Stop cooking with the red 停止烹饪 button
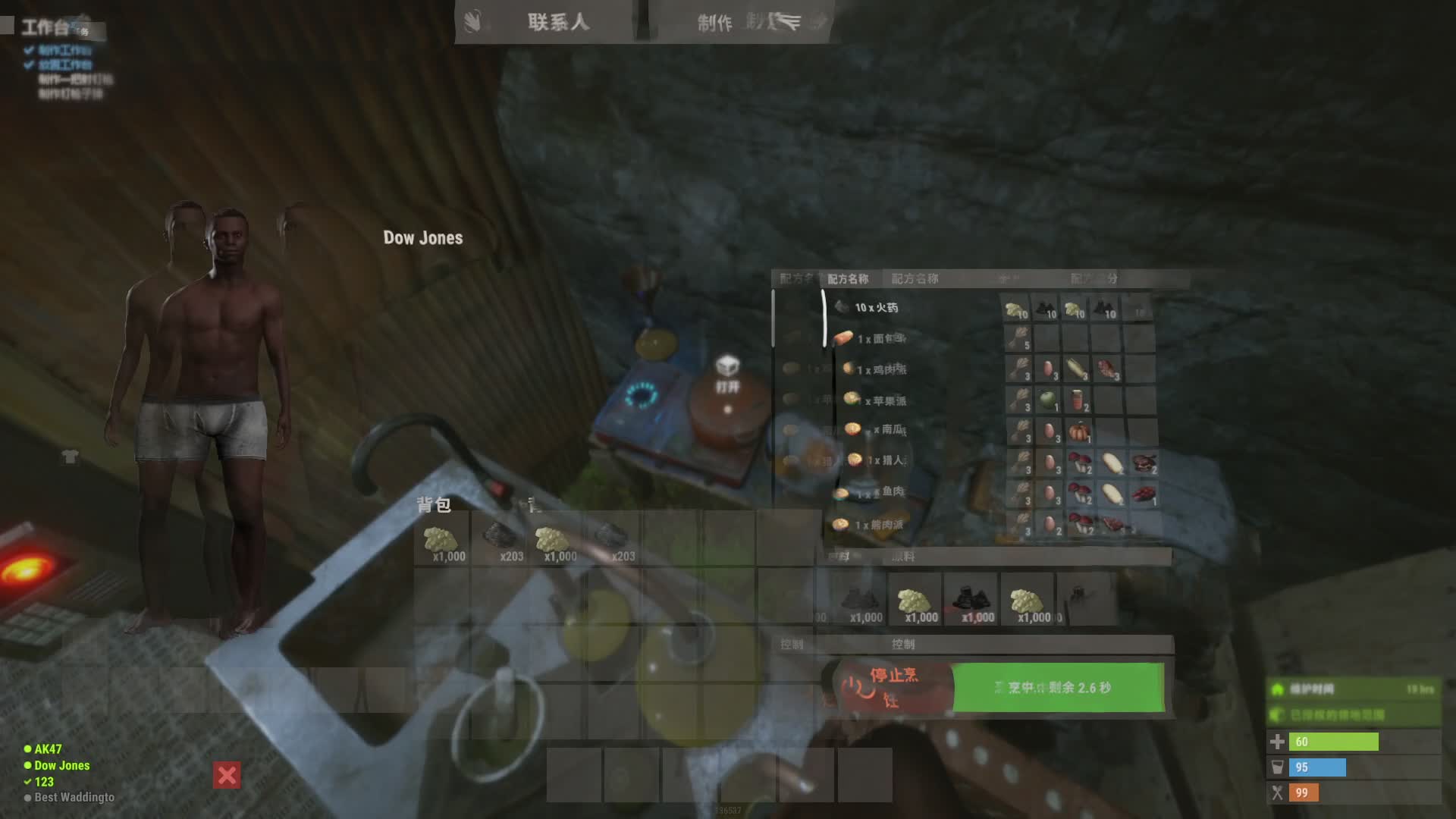This screenshot has height=819, width=1456. coord(893,687)
